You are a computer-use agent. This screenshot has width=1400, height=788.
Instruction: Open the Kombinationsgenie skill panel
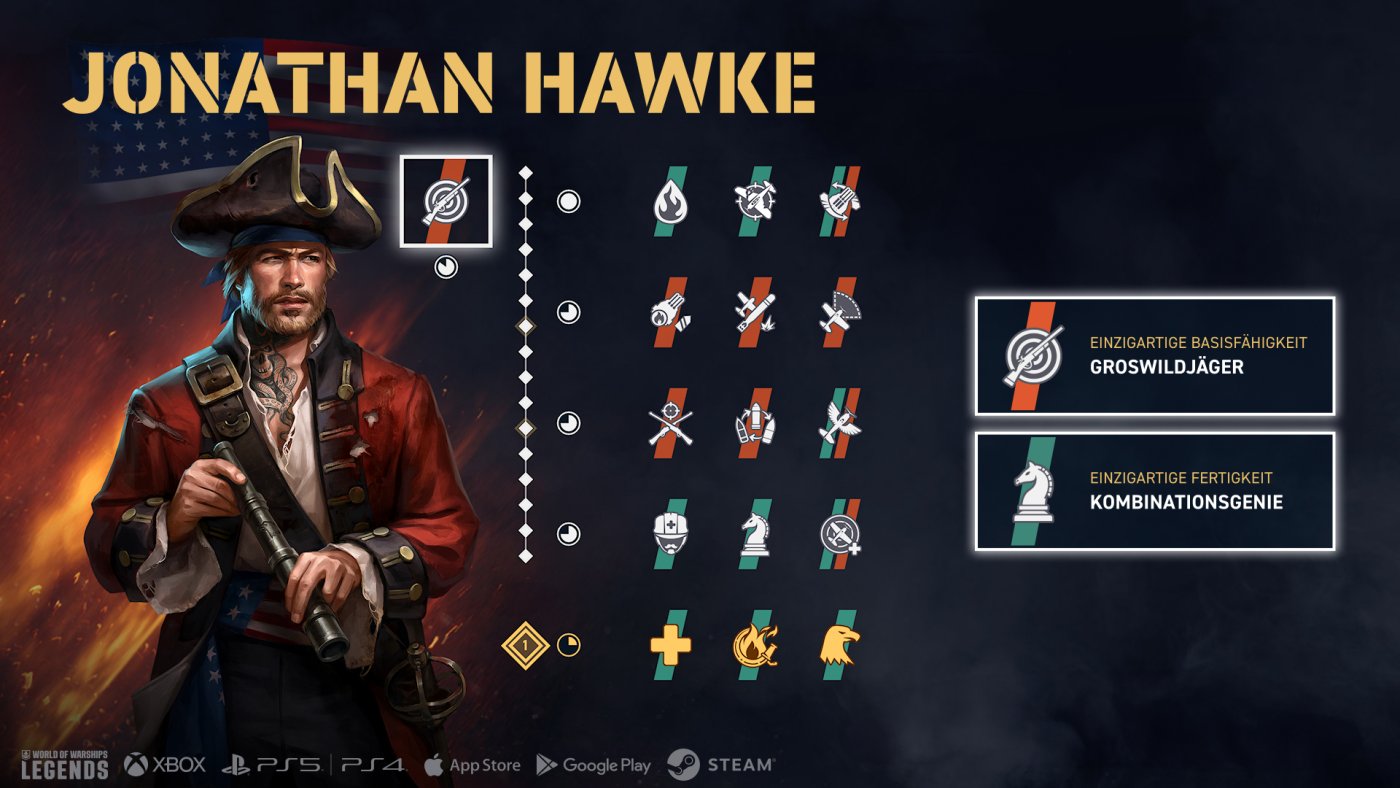coord(1155,491)
